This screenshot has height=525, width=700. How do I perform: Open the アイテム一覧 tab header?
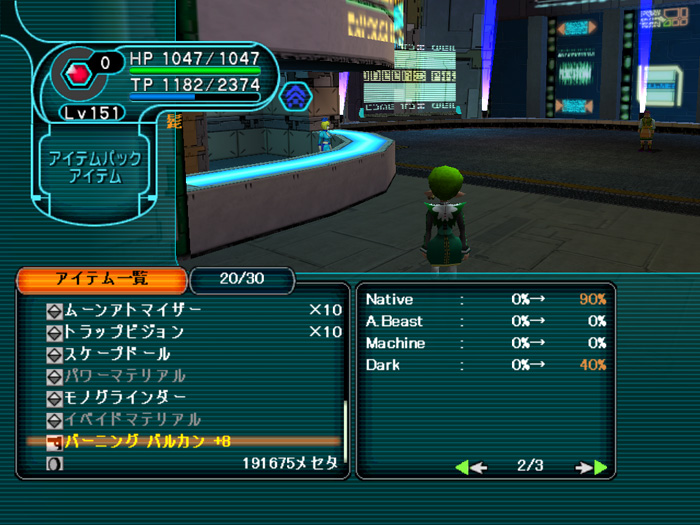tap(101, 279)
